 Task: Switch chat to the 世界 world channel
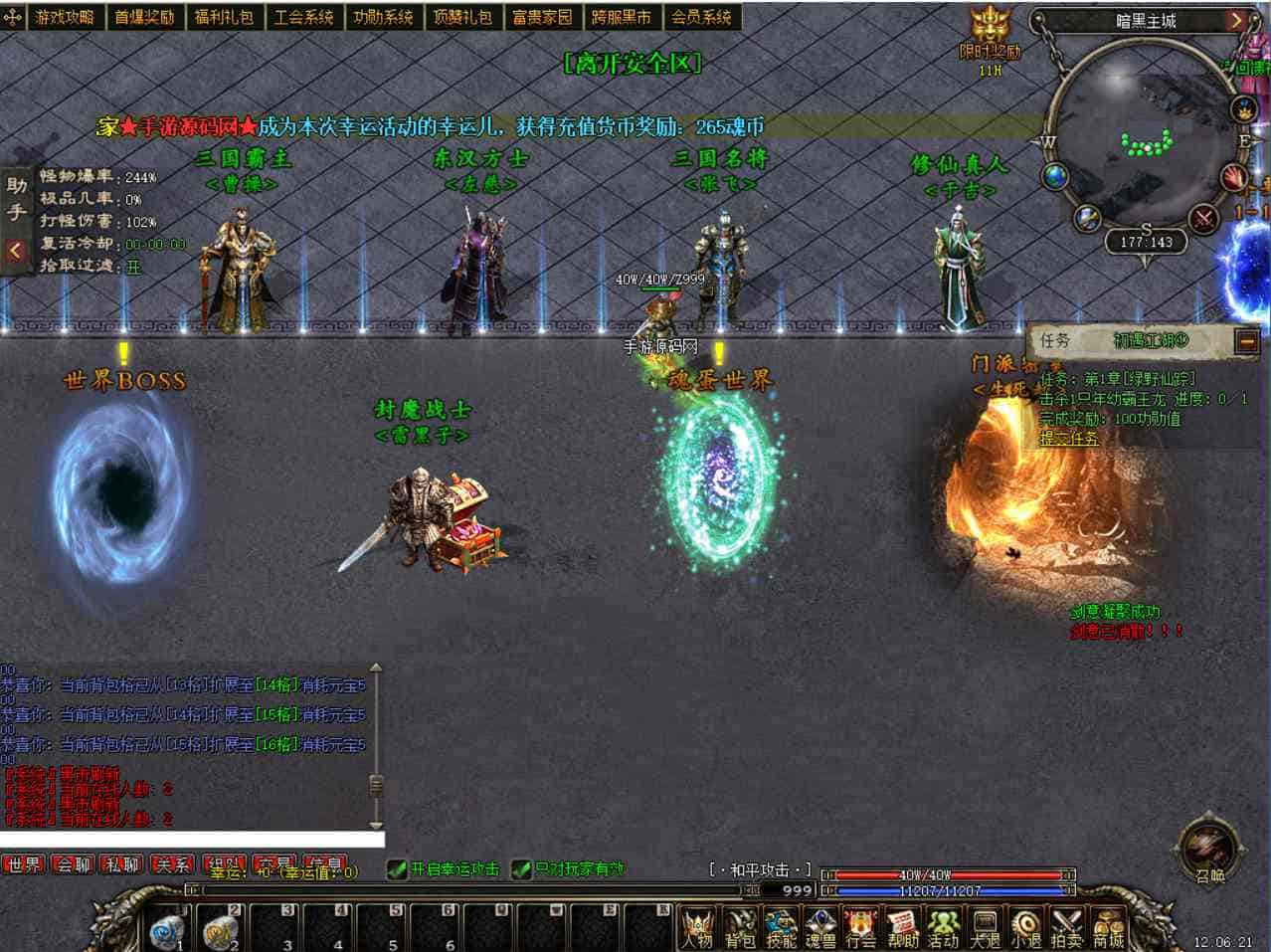(24, 864)
